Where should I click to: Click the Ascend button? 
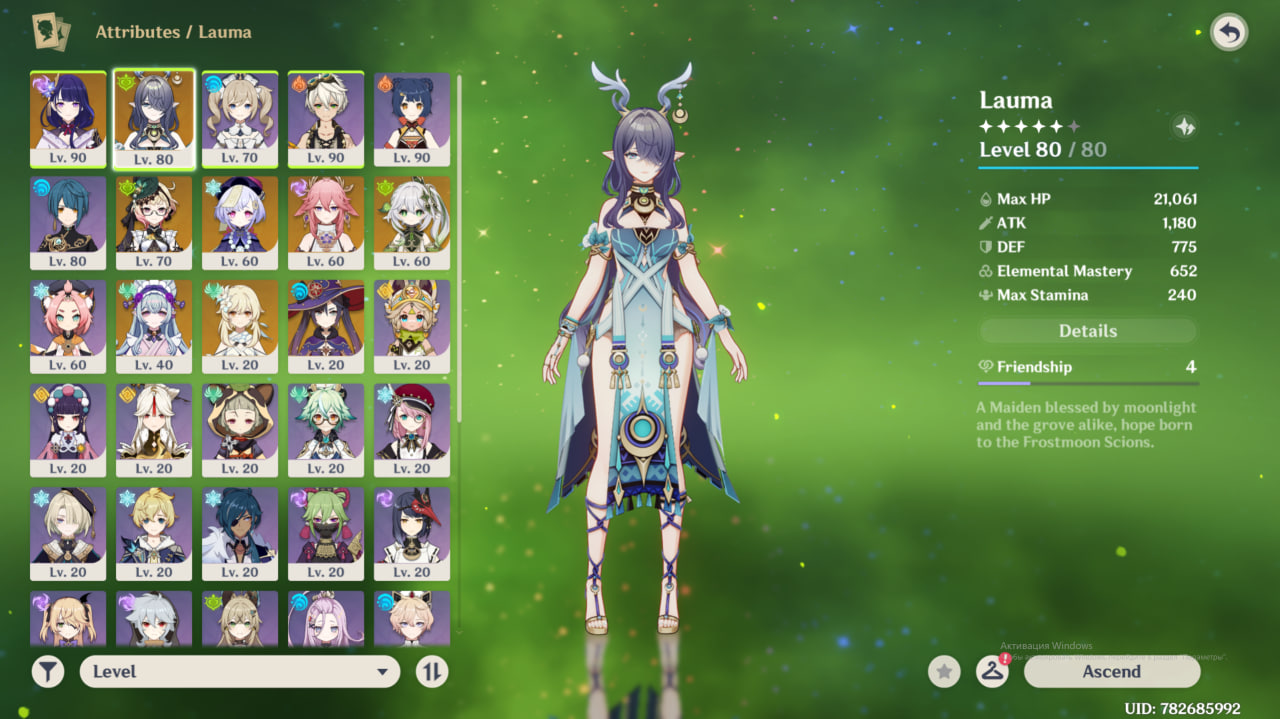pyautogui.click(x=1111, y=672)
